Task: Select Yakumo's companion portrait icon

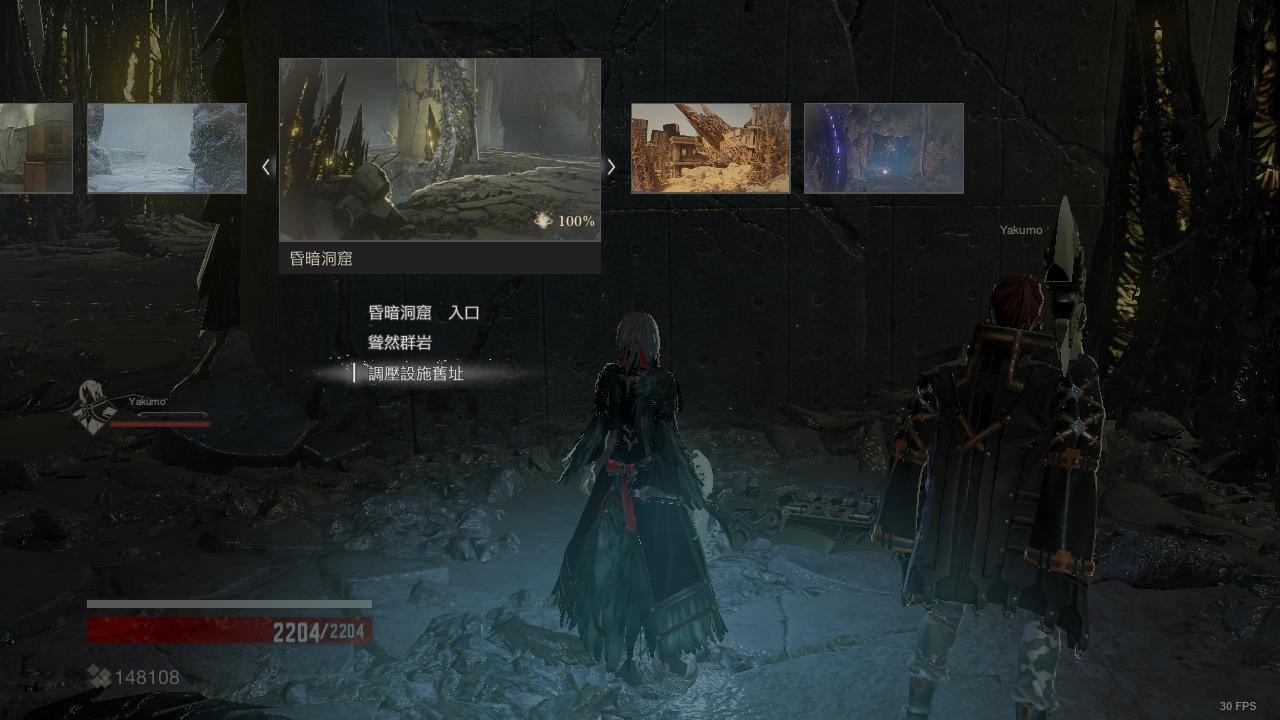Action: (92, 408)
